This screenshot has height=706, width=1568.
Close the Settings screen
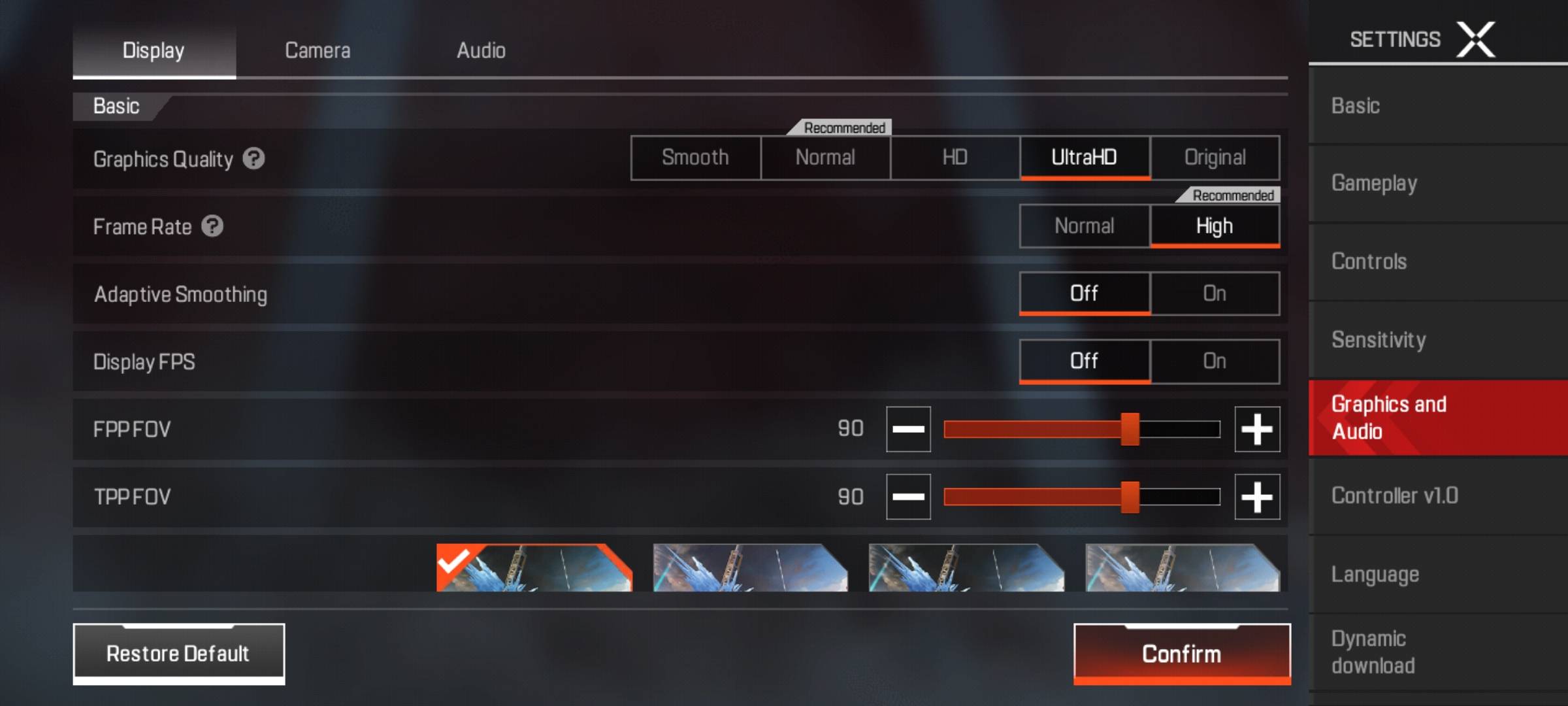[1476, 39]
